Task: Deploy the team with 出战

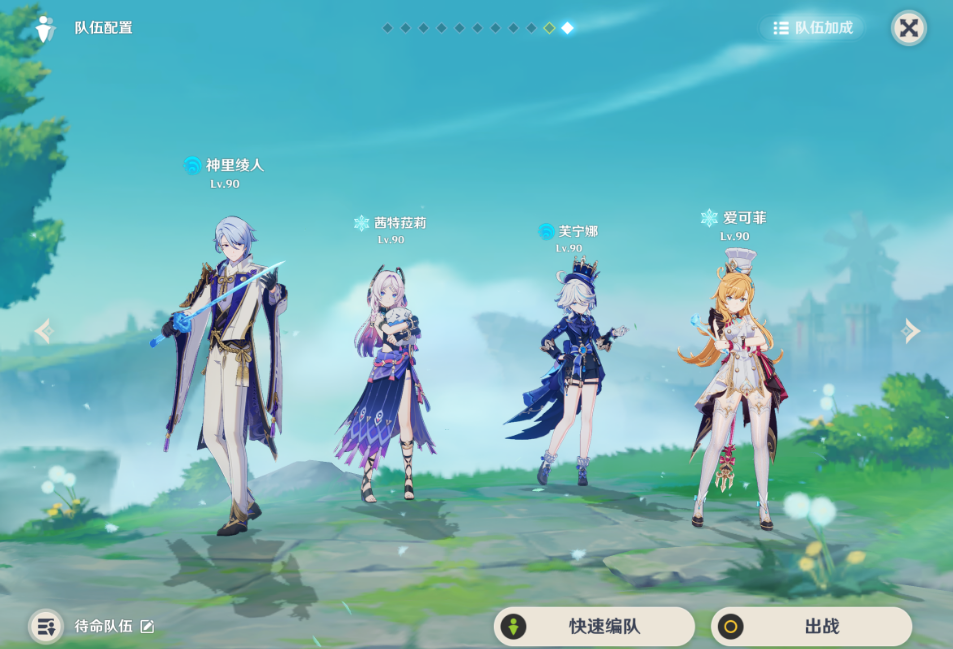Action: 811,627
